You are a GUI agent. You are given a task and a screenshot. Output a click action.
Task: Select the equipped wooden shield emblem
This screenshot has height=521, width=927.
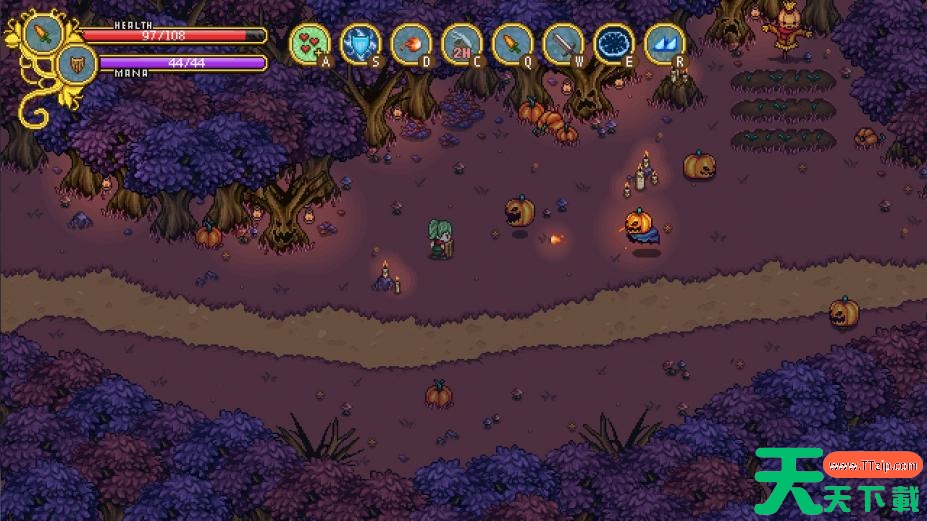coord(76,63)
